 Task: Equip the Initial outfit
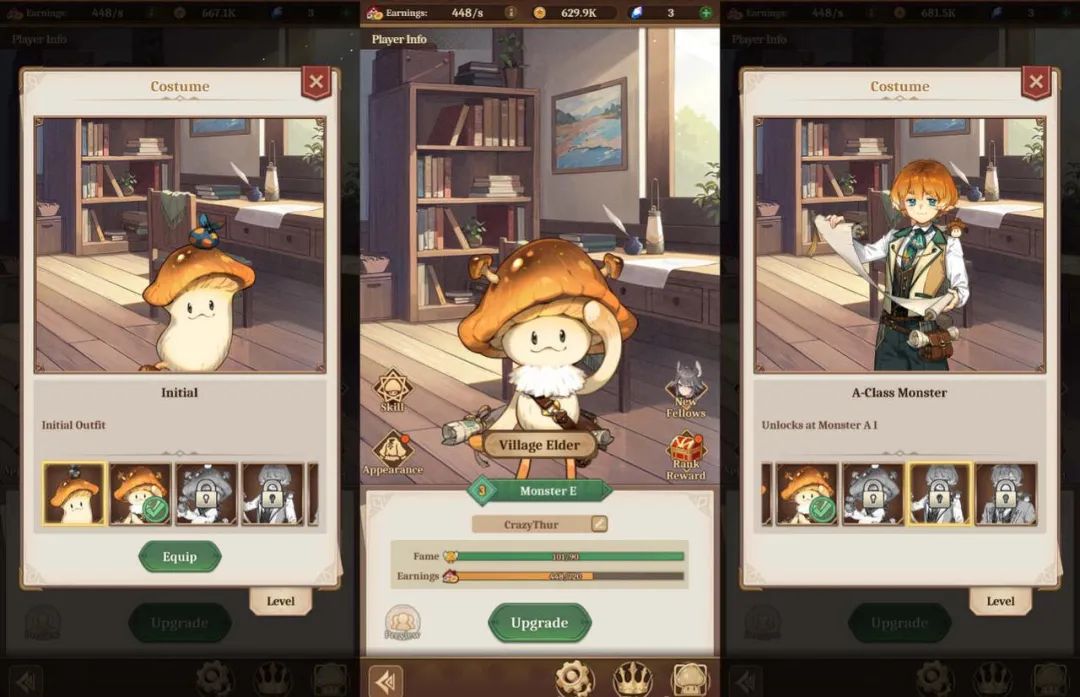(x=180, y=556)
